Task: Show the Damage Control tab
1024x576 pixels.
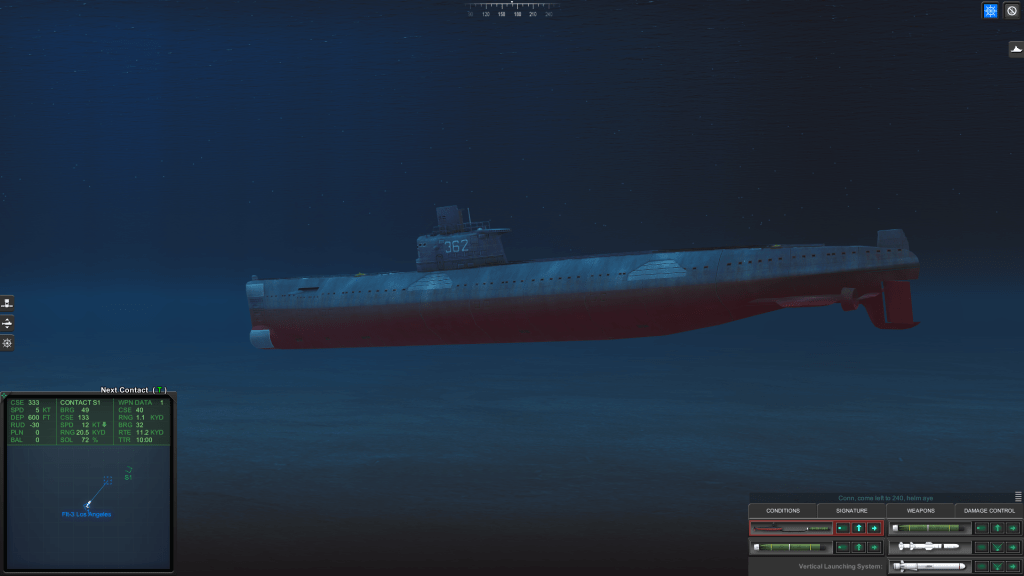Action: (989, 511)
